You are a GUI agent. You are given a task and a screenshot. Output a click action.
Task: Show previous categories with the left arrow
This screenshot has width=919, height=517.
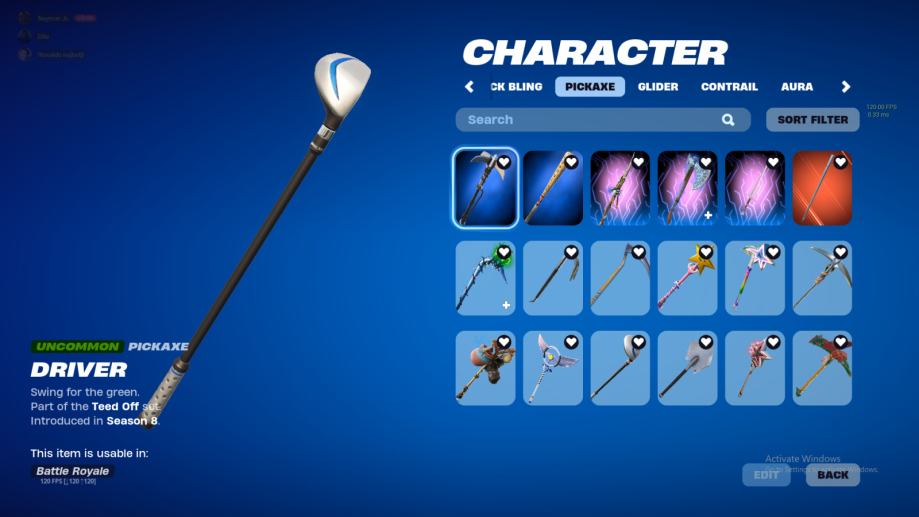click(x=470, y=87)
